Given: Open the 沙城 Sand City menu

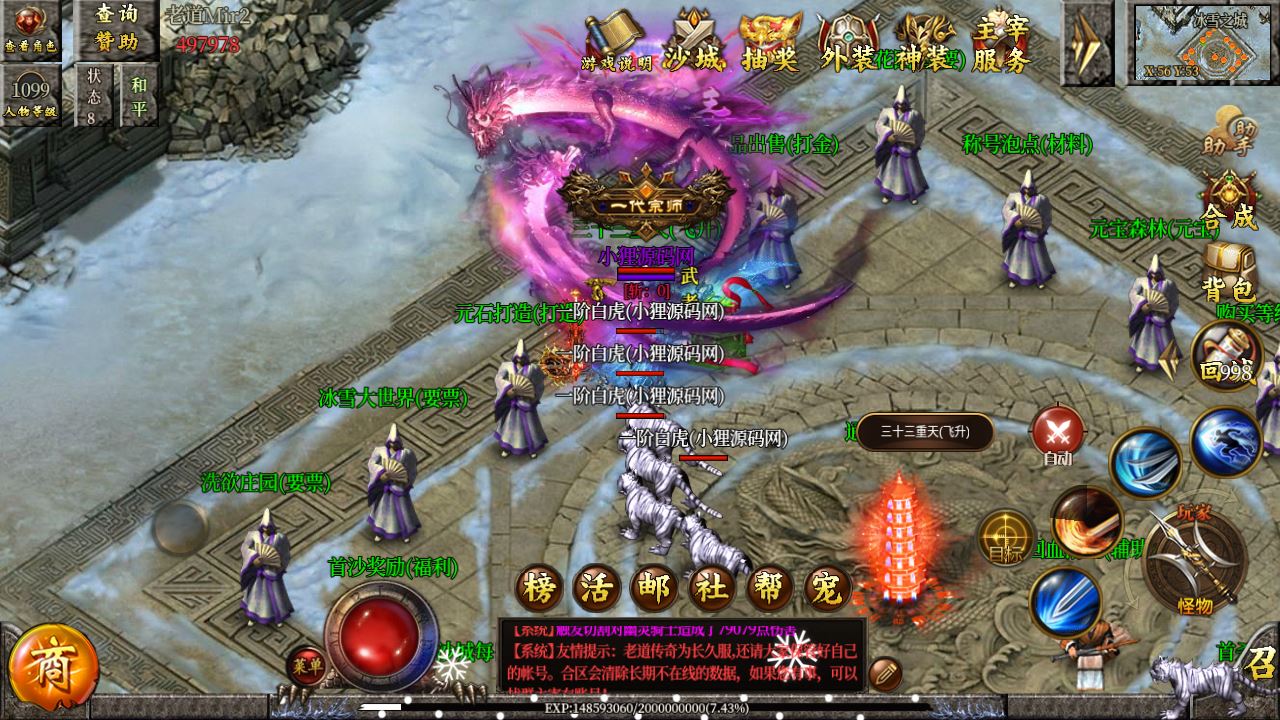Looking at the screenshot, I should (x=694, y=42).
